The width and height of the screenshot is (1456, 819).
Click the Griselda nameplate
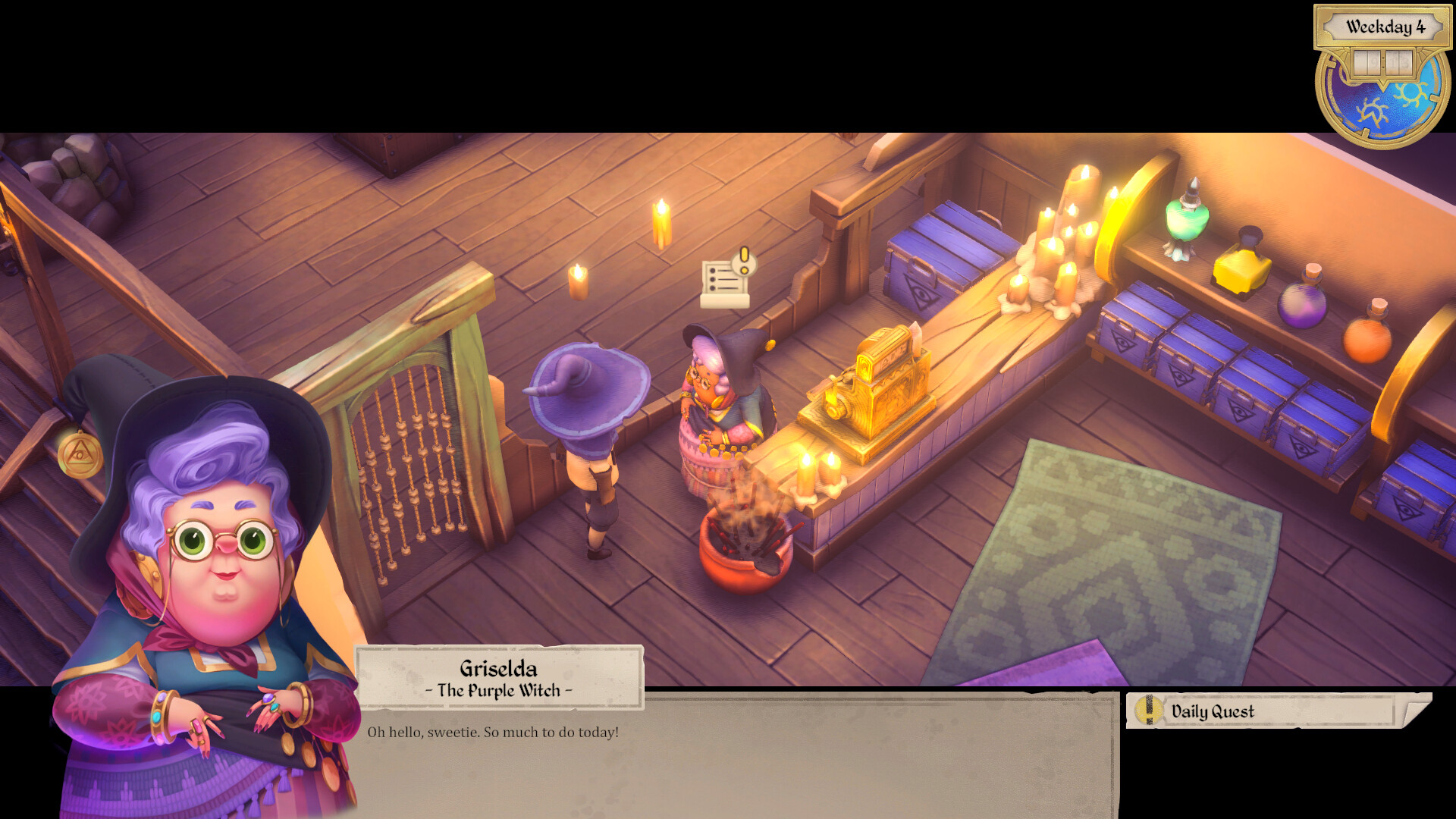(x=500, y=677)
